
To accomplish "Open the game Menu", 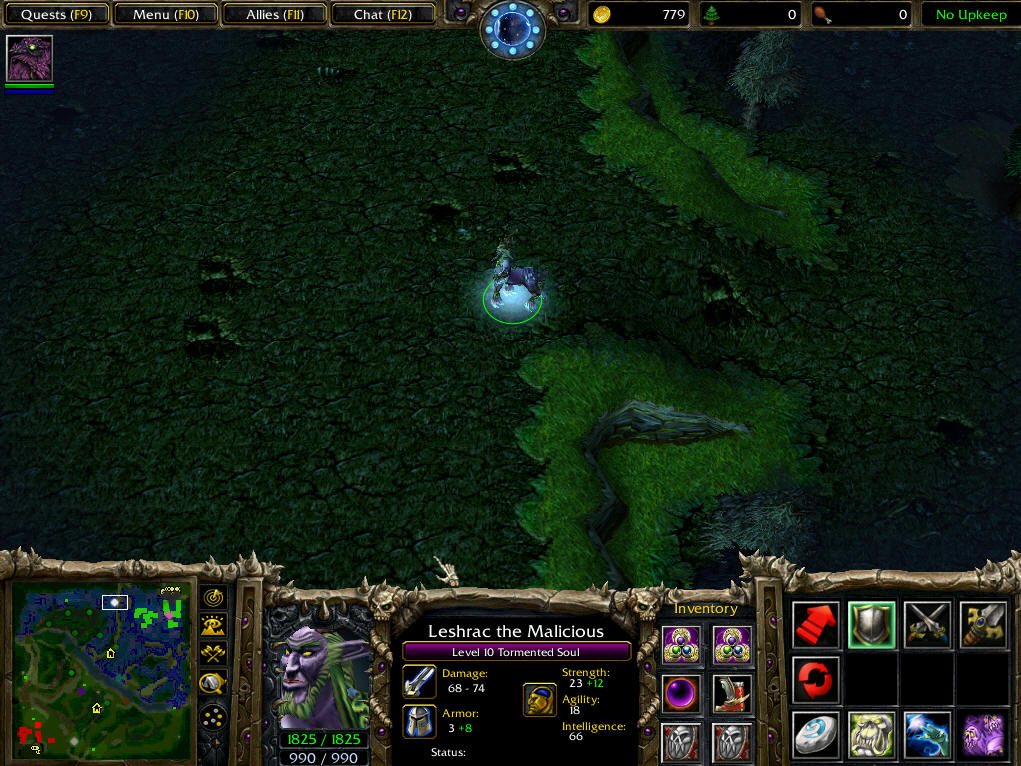I will click(165, 15).
